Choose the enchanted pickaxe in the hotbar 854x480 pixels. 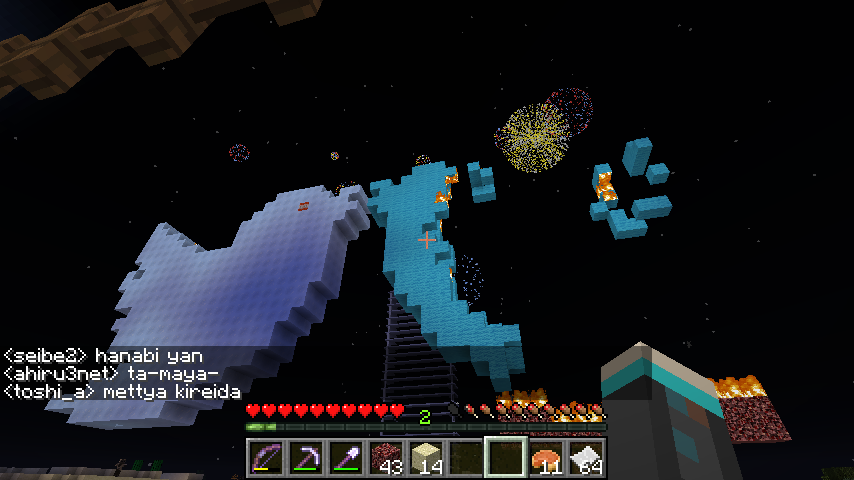point(306,458)
